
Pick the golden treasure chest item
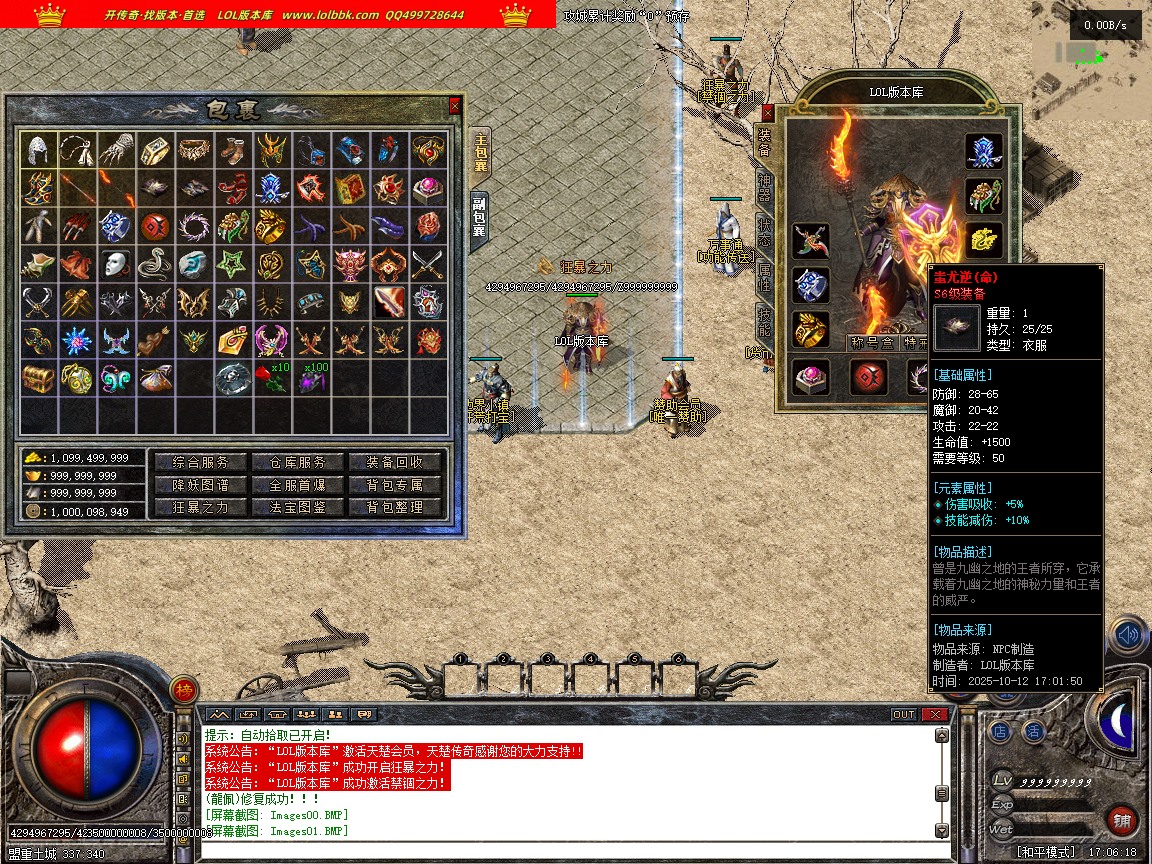pyautogui.click(x=39, y=378)
